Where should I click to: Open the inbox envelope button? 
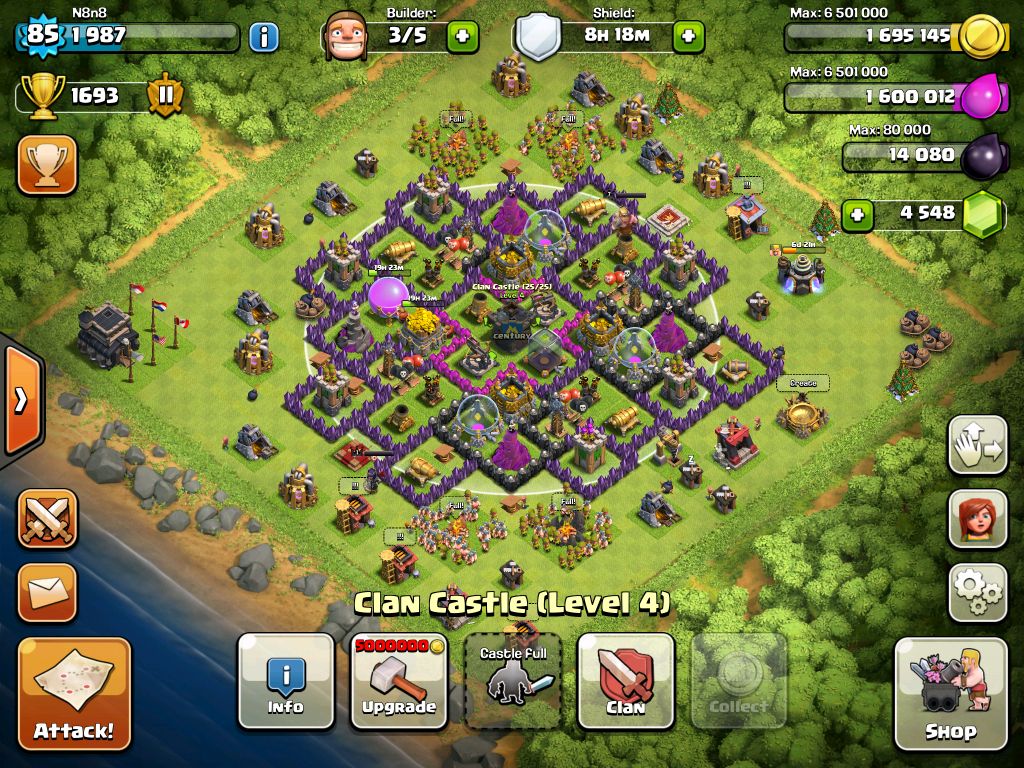47,593
